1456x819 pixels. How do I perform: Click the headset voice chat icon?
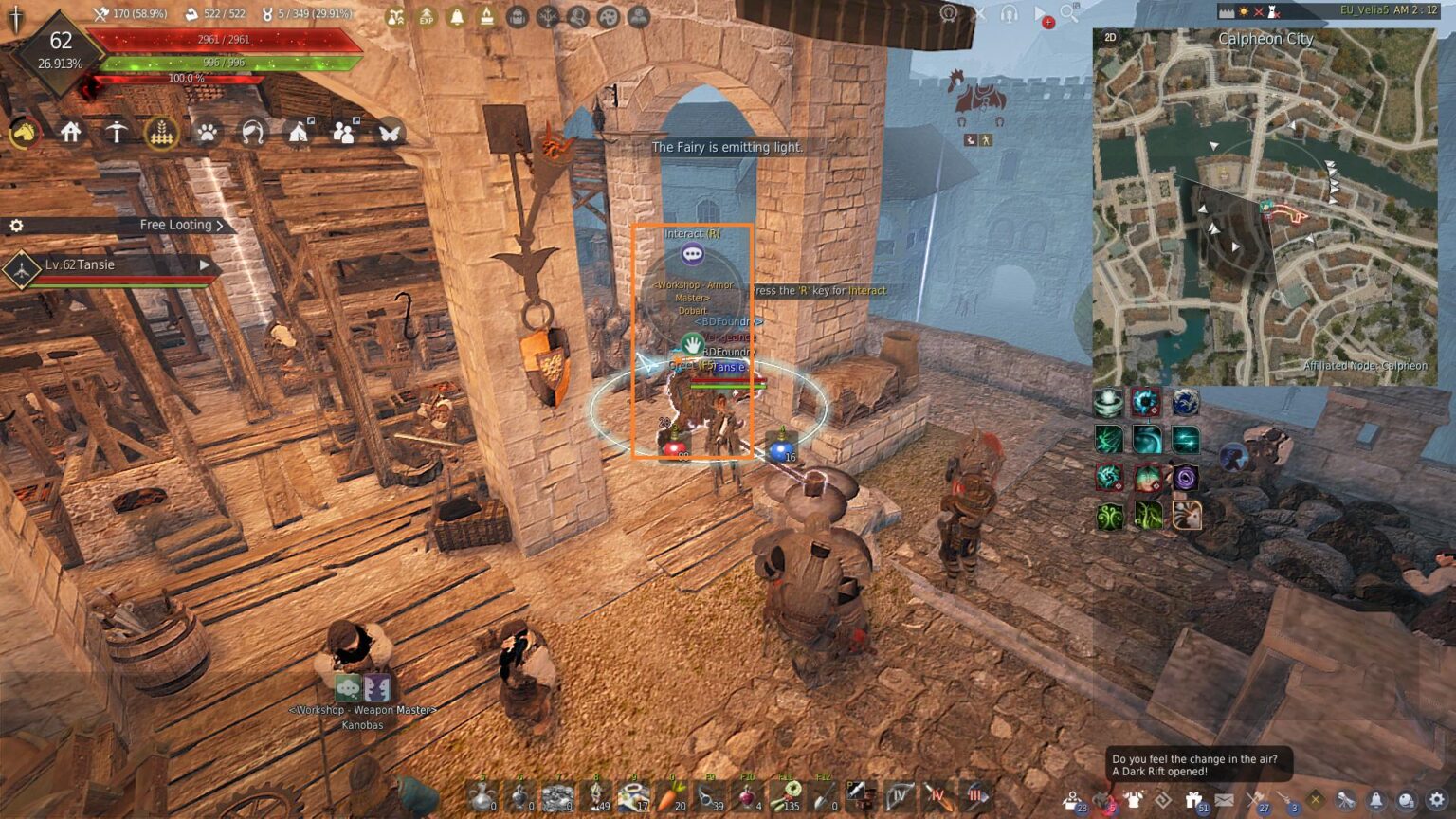click(1009, 13)
